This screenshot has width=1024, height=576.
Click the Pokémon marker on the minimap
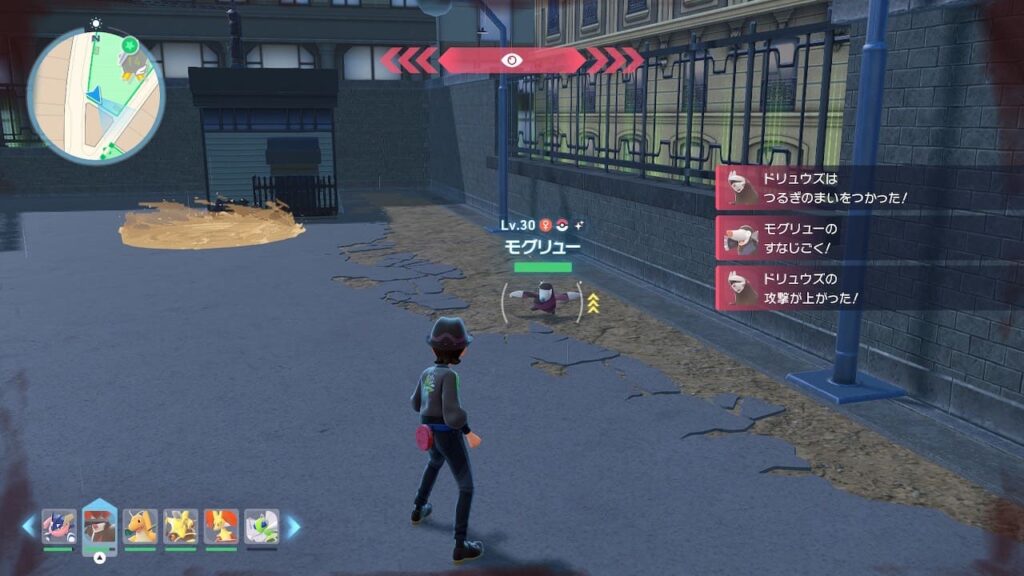(131, 62)
